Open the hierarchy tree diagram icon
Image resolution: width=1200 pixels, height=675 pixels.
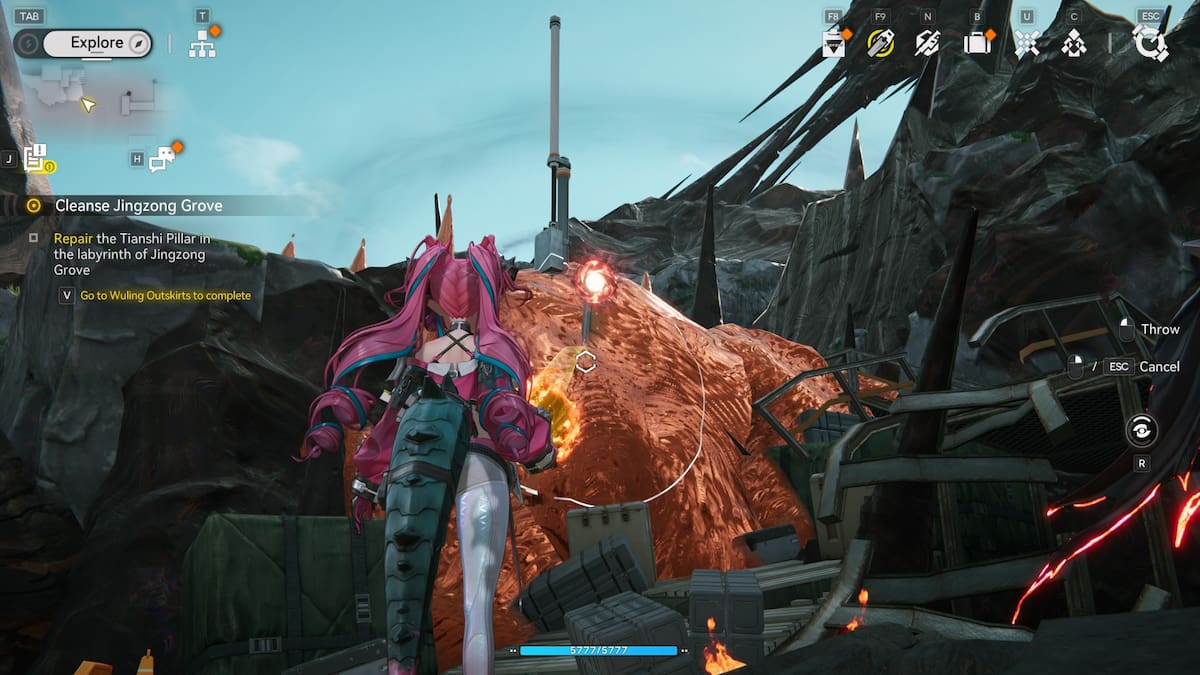tap(202, 44)
